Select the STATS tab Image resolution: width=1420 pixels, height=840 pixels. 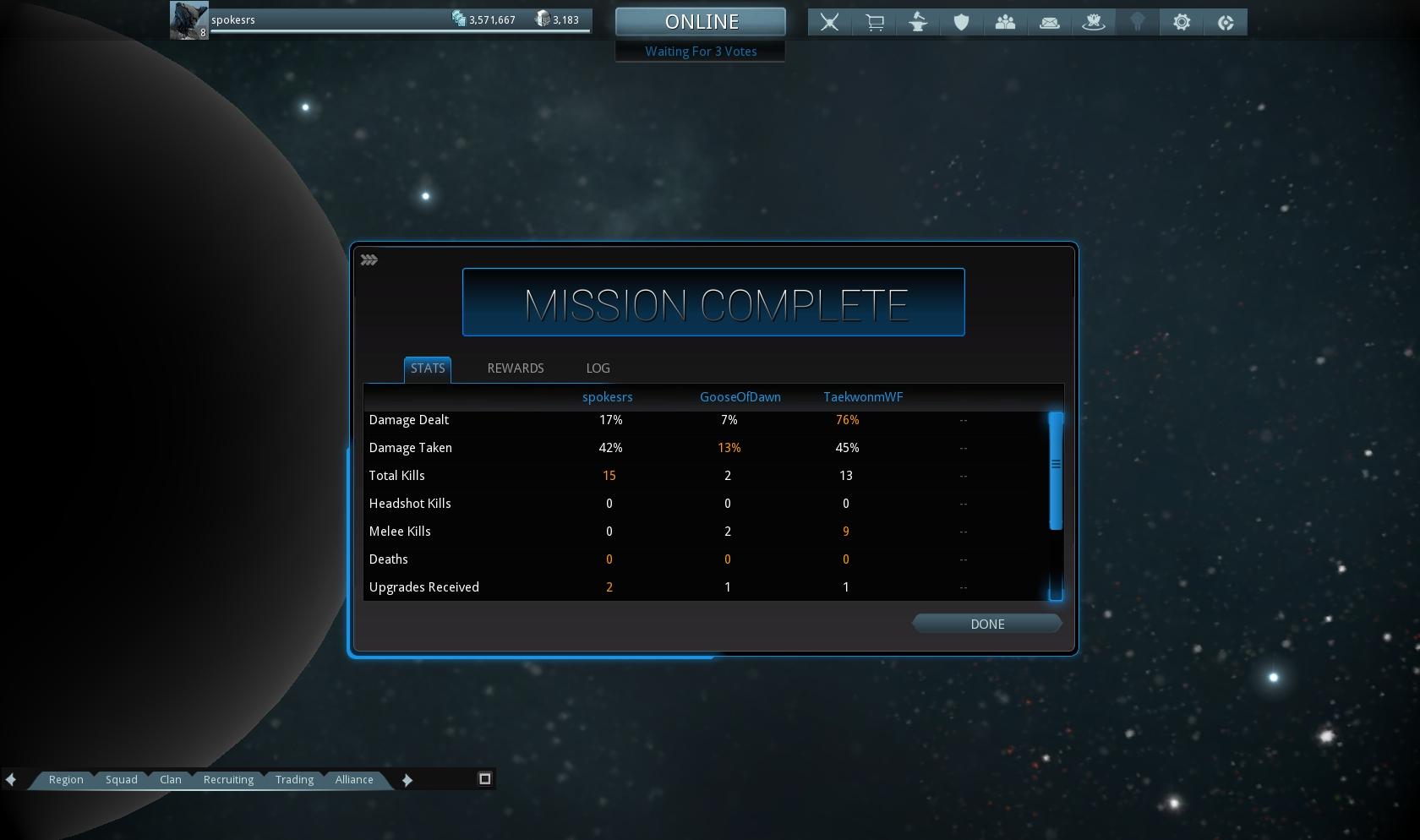427,368
